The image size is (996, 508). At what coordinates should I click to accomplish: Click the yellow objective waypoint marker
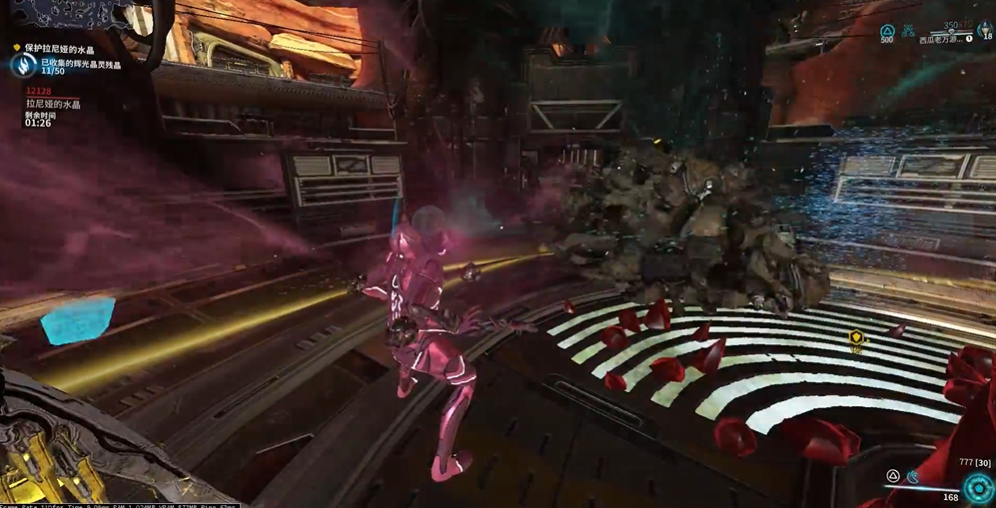[856, 339]
